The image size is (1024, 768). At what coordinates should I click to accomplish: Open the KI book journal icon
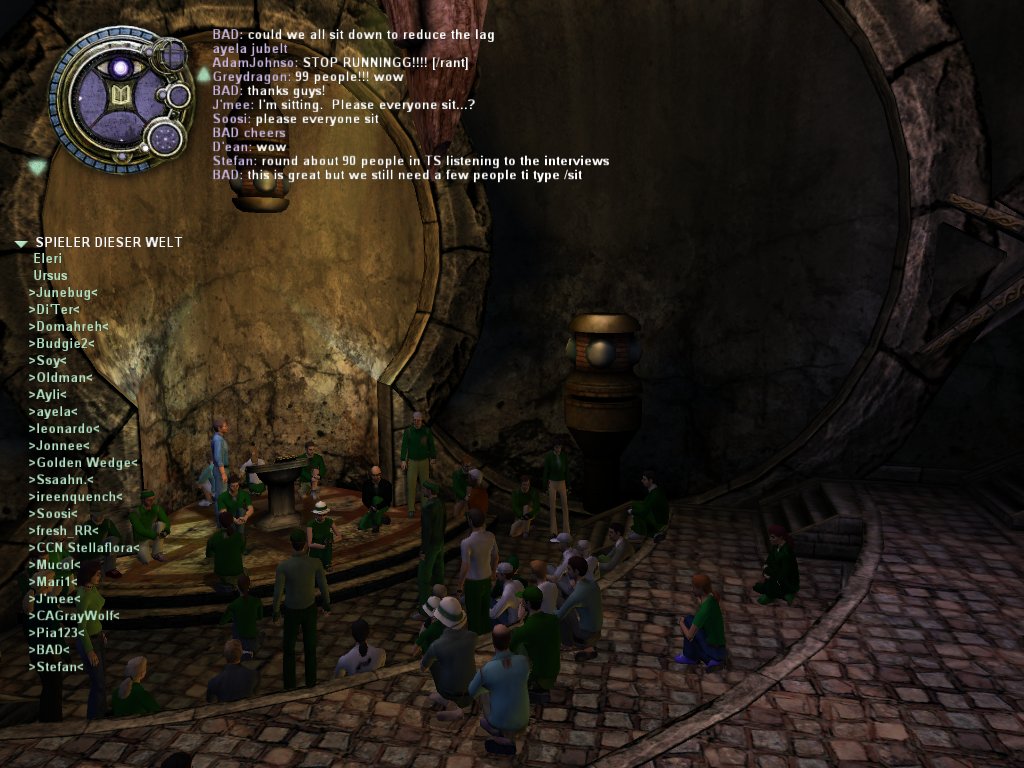point(121,97)
